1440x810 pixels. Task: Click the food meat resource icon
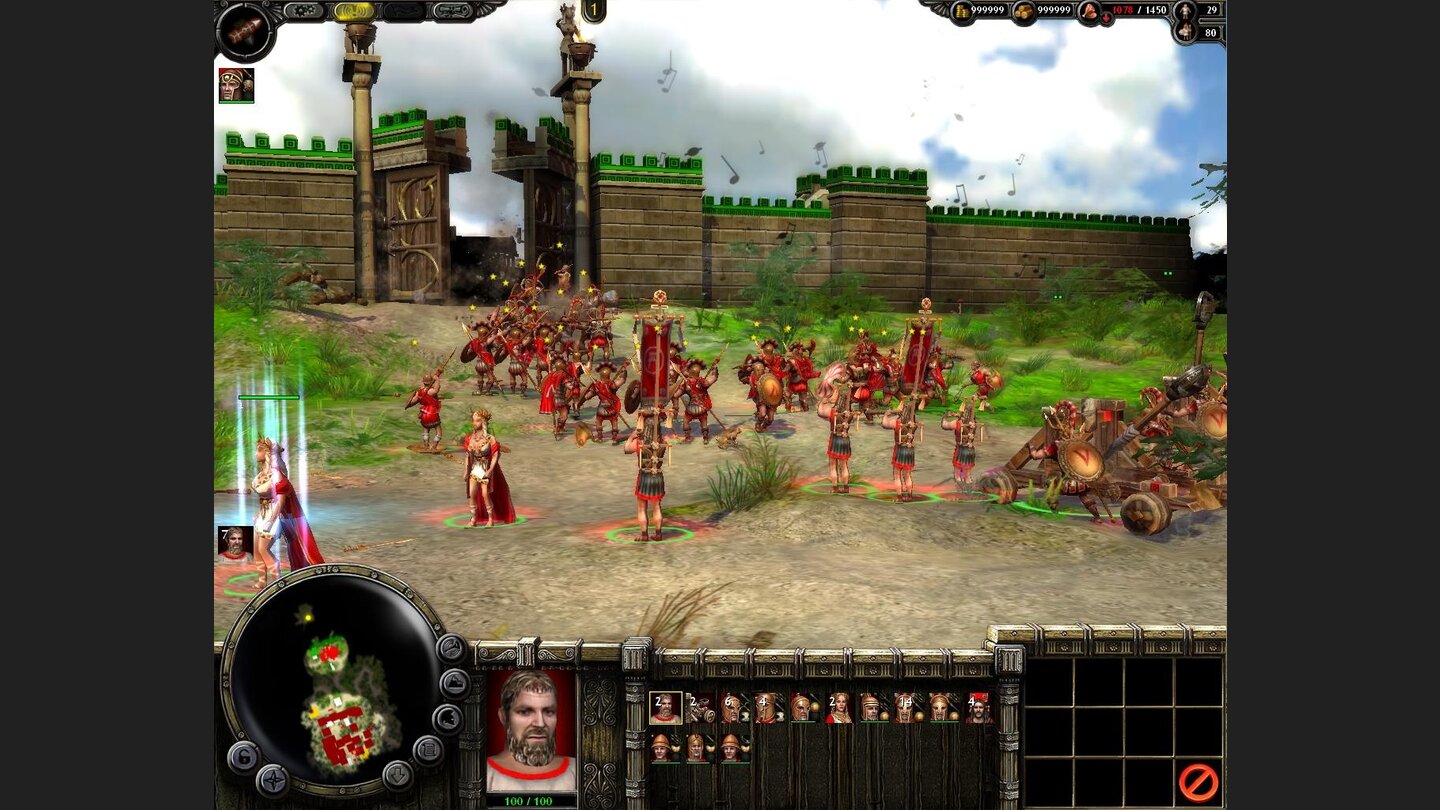[1089, 11]
